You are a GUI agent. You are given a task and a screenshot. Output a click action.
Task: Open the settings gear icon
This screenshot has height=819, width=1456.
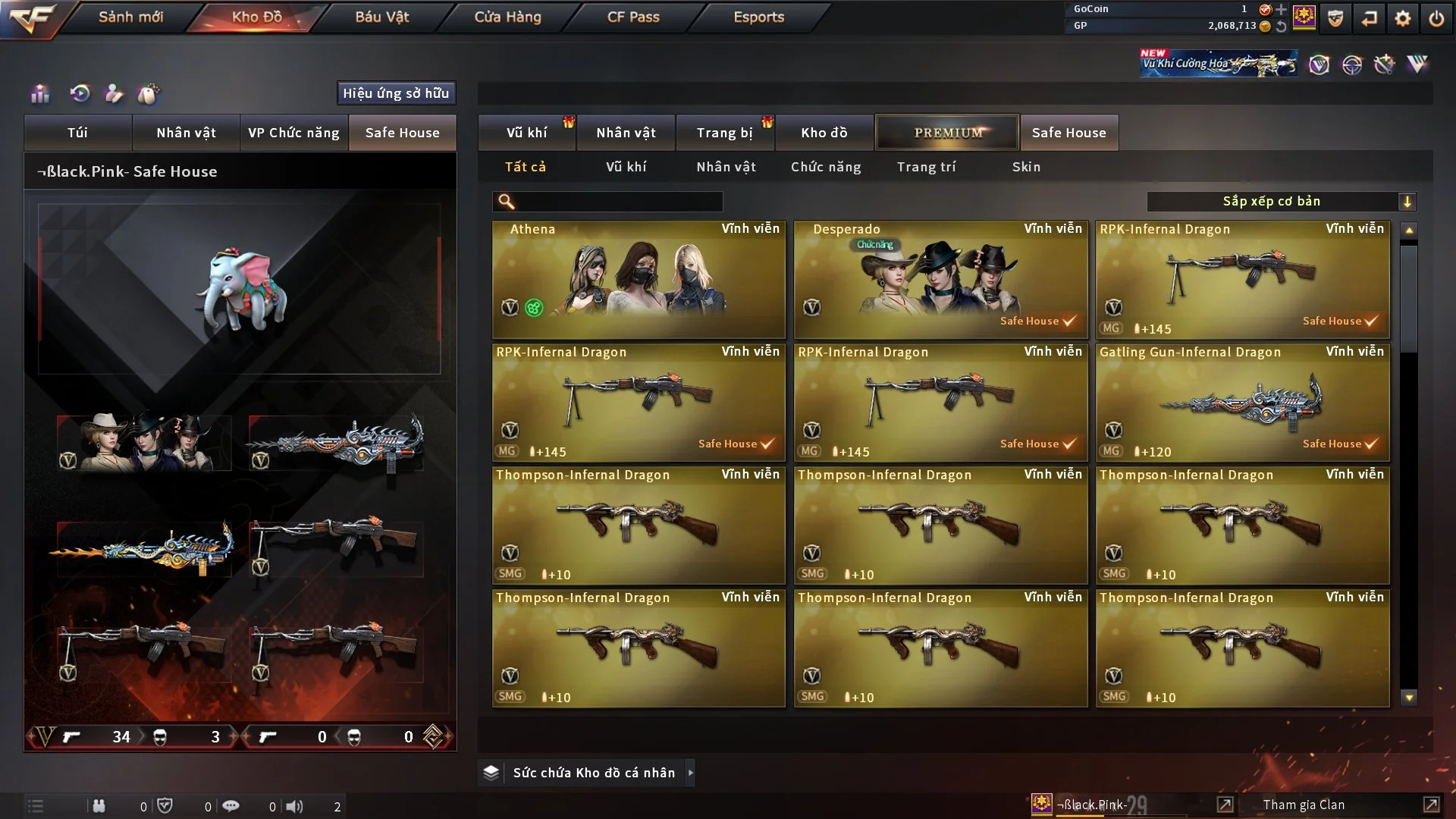pos(1402,18)
